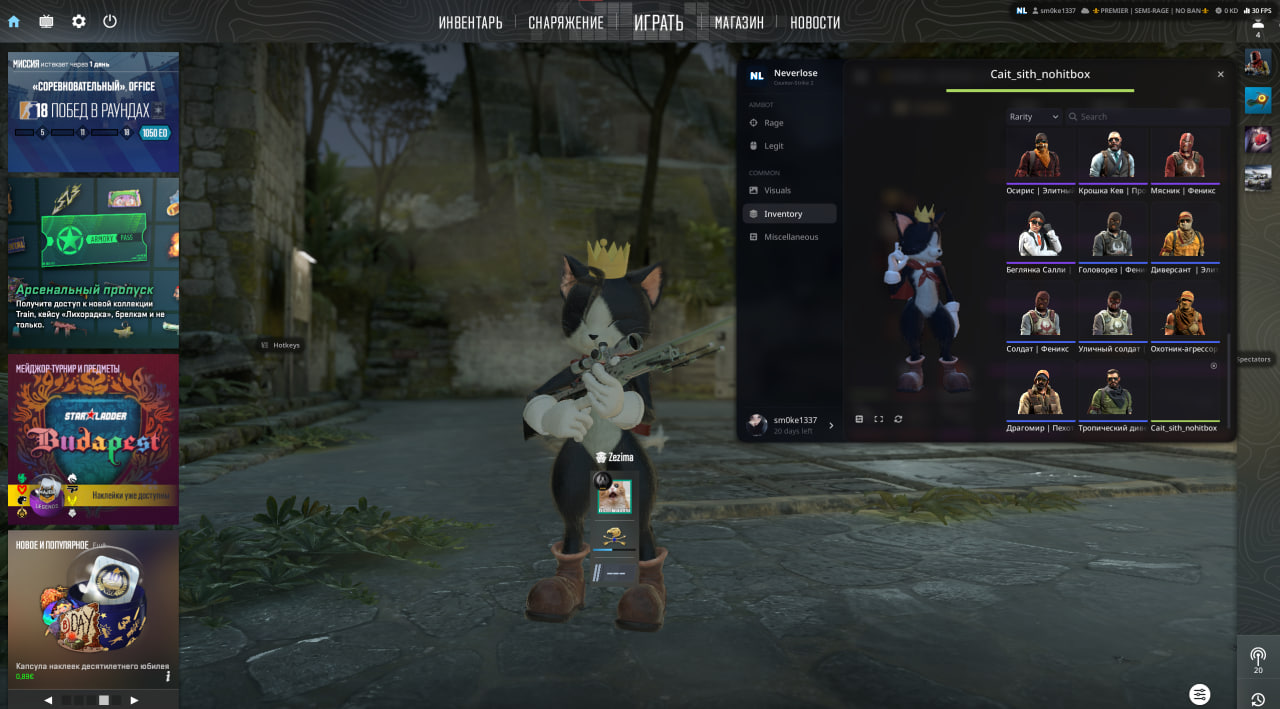Open the Инвентарь tab
Screen dimensions: 1280x709
470,22
